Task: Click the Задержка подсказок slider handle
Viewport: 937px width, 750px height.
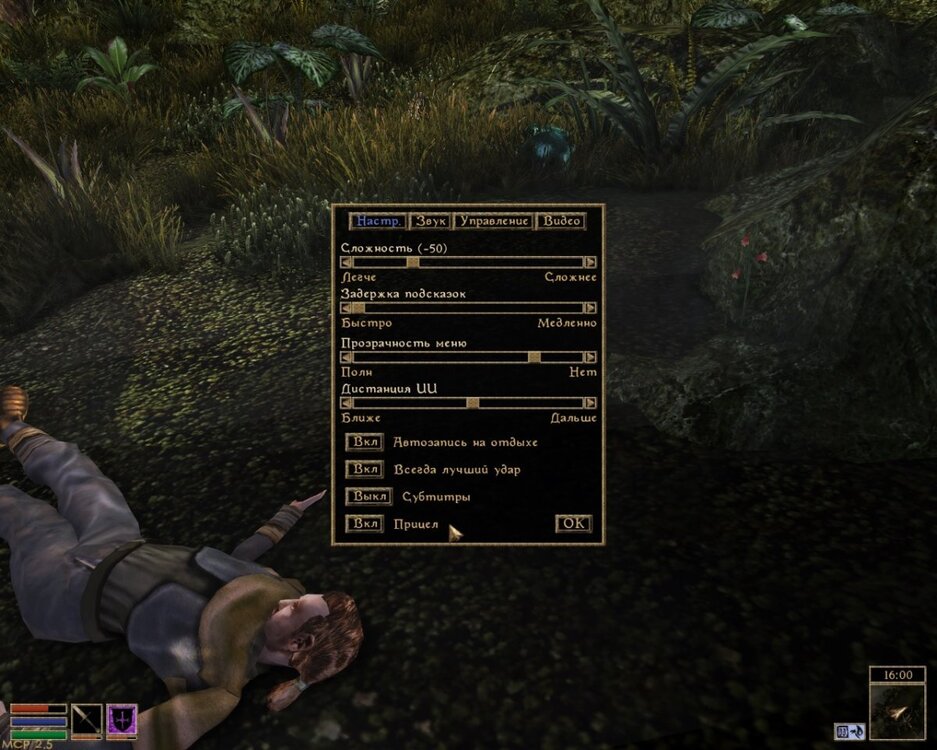Action: [359, 309]
